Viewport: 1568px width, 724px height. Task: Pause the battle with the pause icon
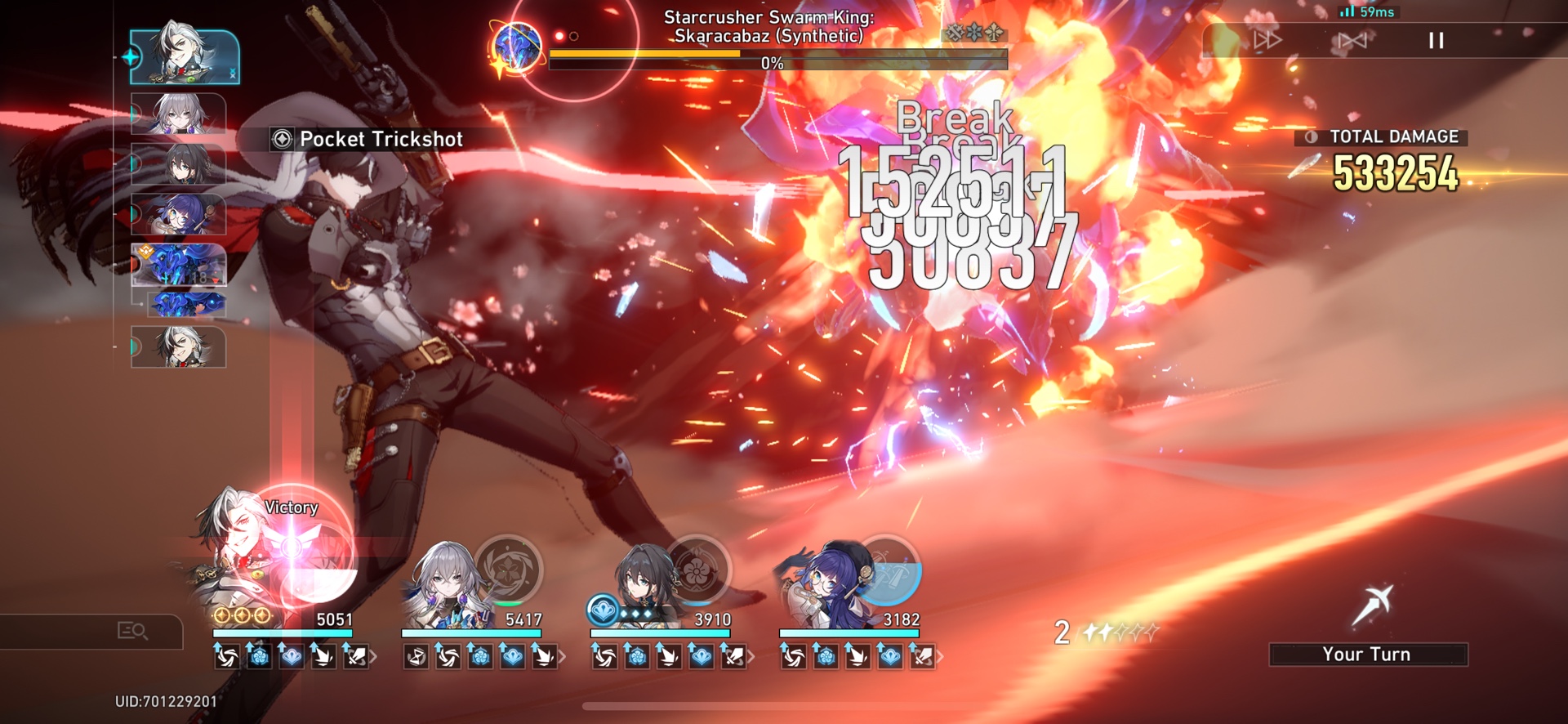point(1436,41)
